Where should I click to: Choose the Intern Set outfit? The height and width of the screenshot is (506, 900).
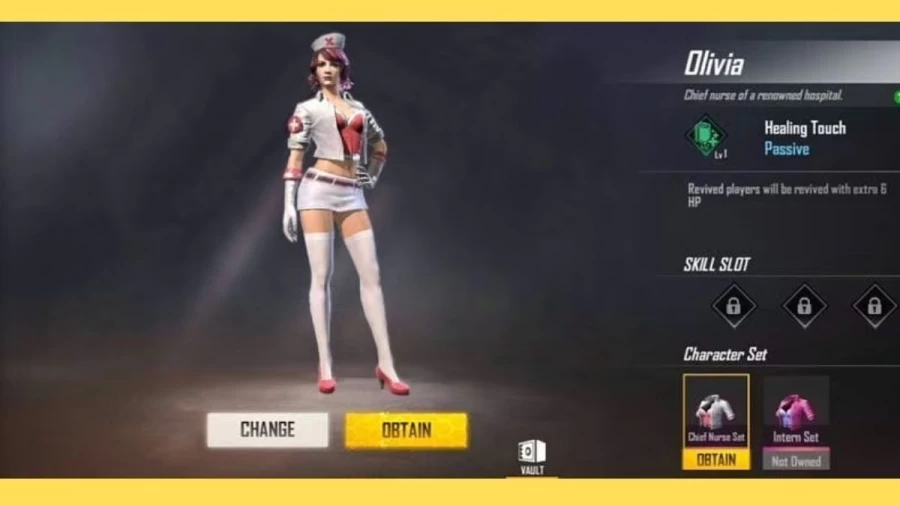[x=796, y=412]
